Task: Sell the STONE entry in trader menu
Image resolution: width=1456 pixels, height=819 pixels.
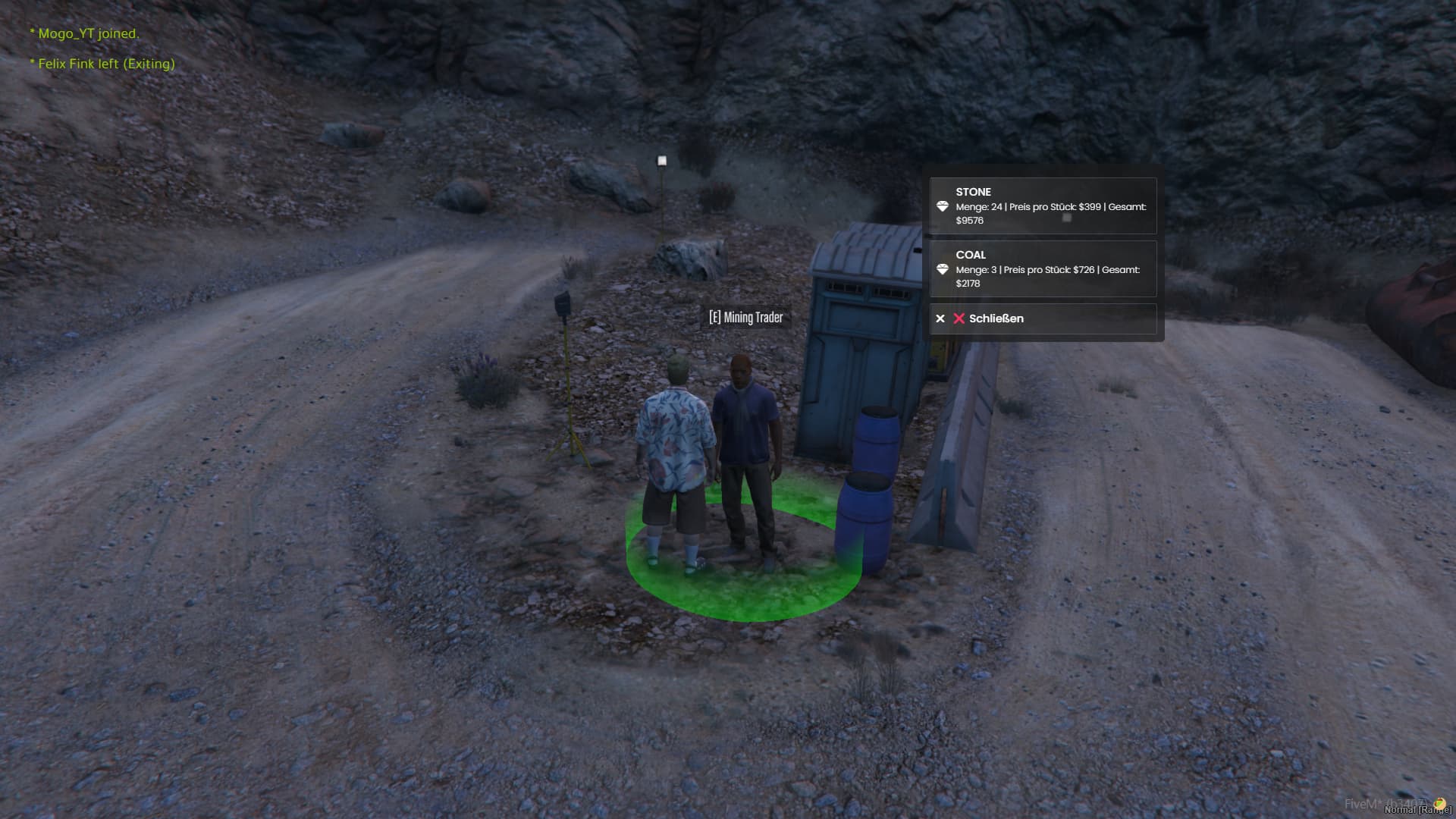Action: pos(1043,206)
